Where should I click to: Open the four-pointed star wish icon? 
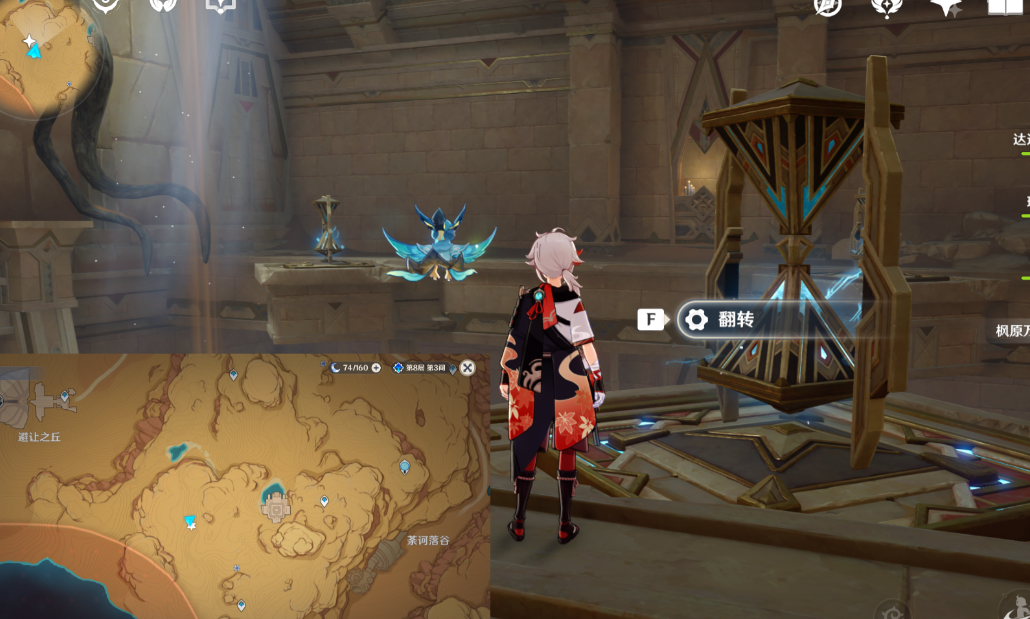click(x=944, y=7)
